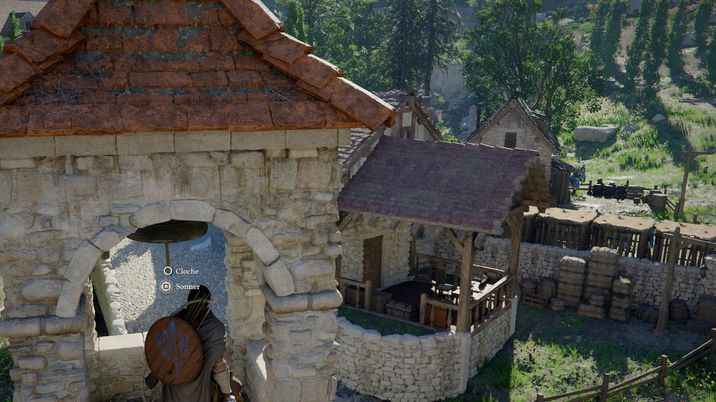The width and height of the screenshot is (716, 402).
Task: Select the Cloche interaction marker
Action: click(x=168, y=271)
